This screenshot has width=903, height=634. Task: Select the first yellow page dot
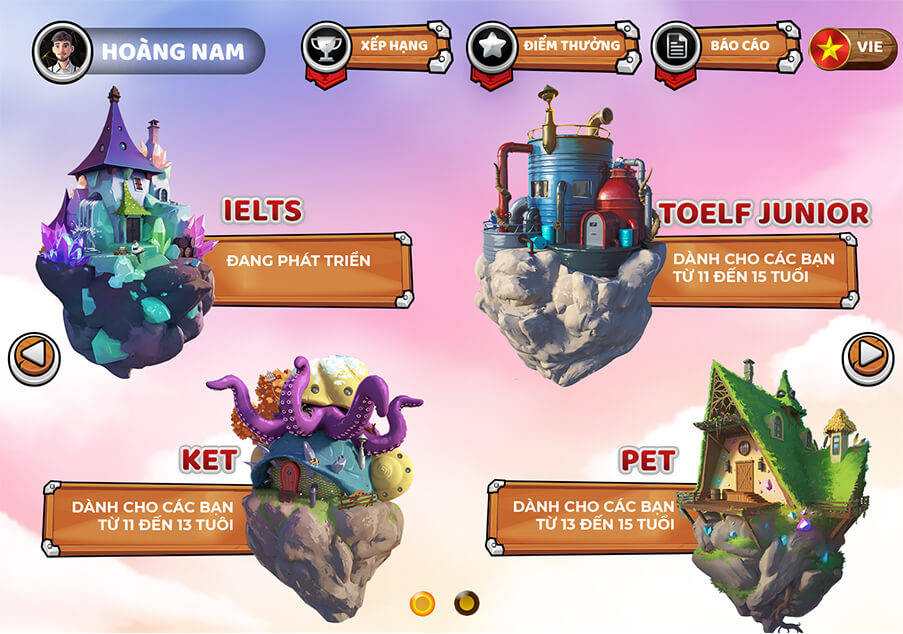tap(423, 603)
